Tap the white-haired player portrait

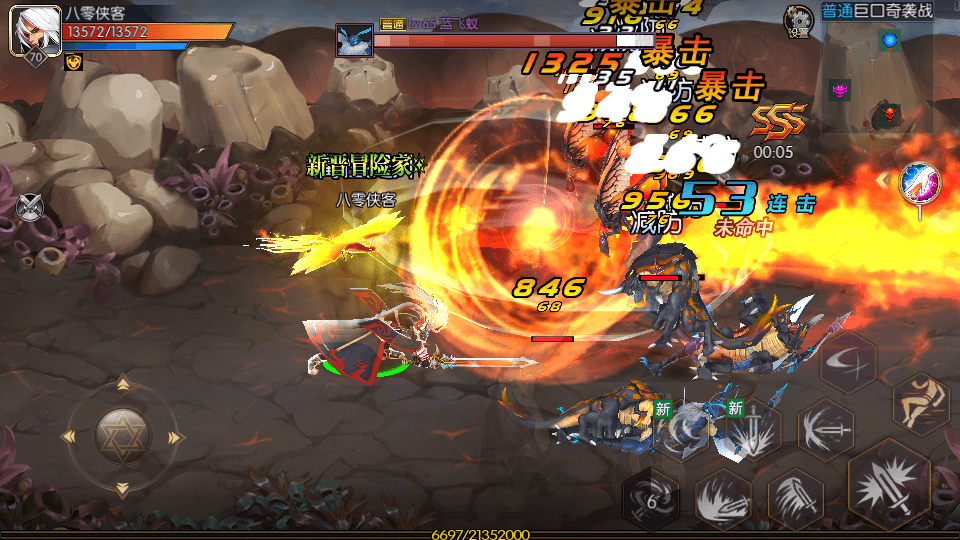(x=30, y=32)
